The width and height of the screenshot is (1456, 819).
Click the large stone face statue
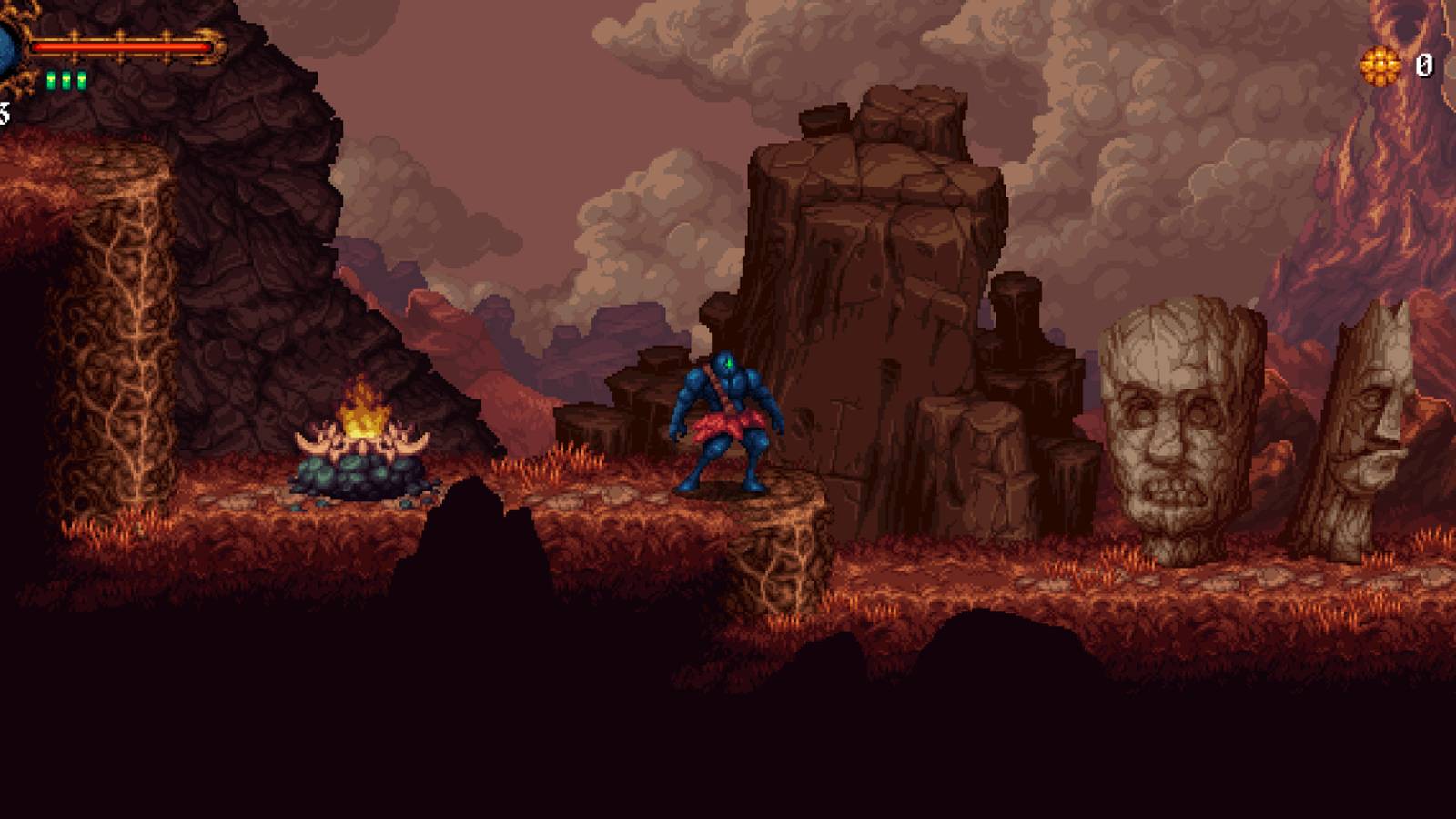click(x=1178, y=428)
